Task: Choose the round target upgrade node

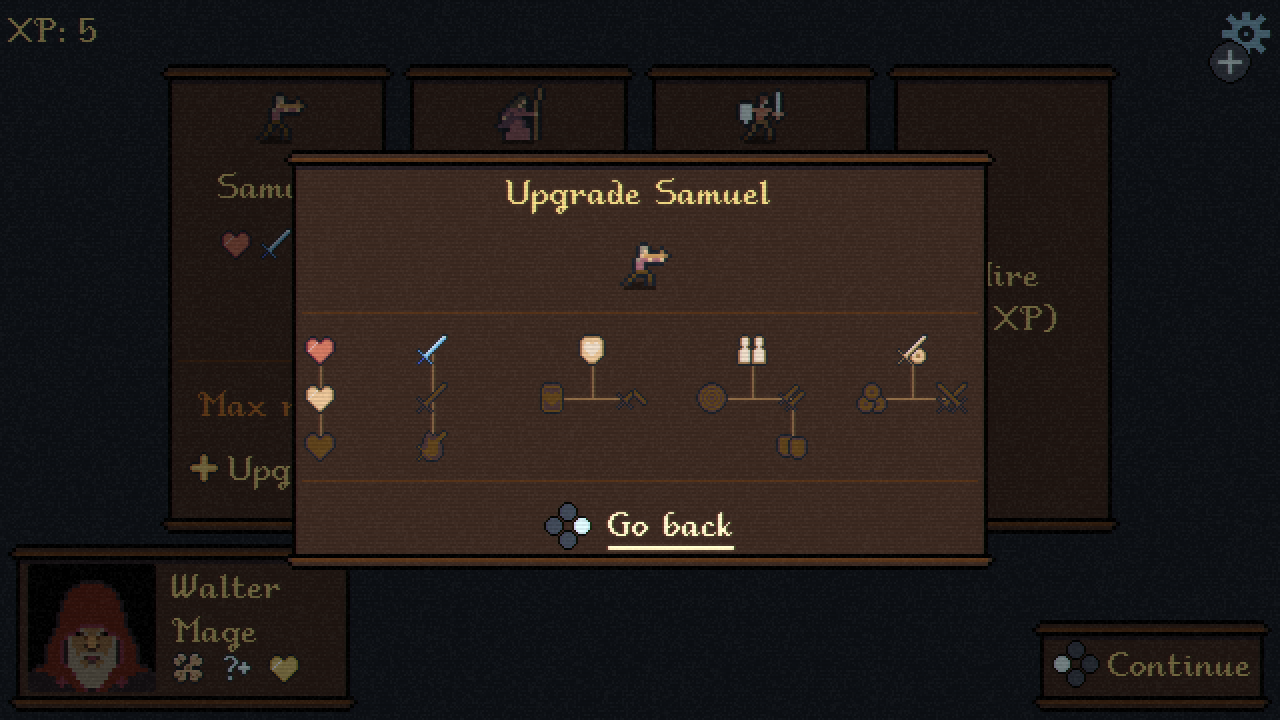Action: tap(712, 399)
